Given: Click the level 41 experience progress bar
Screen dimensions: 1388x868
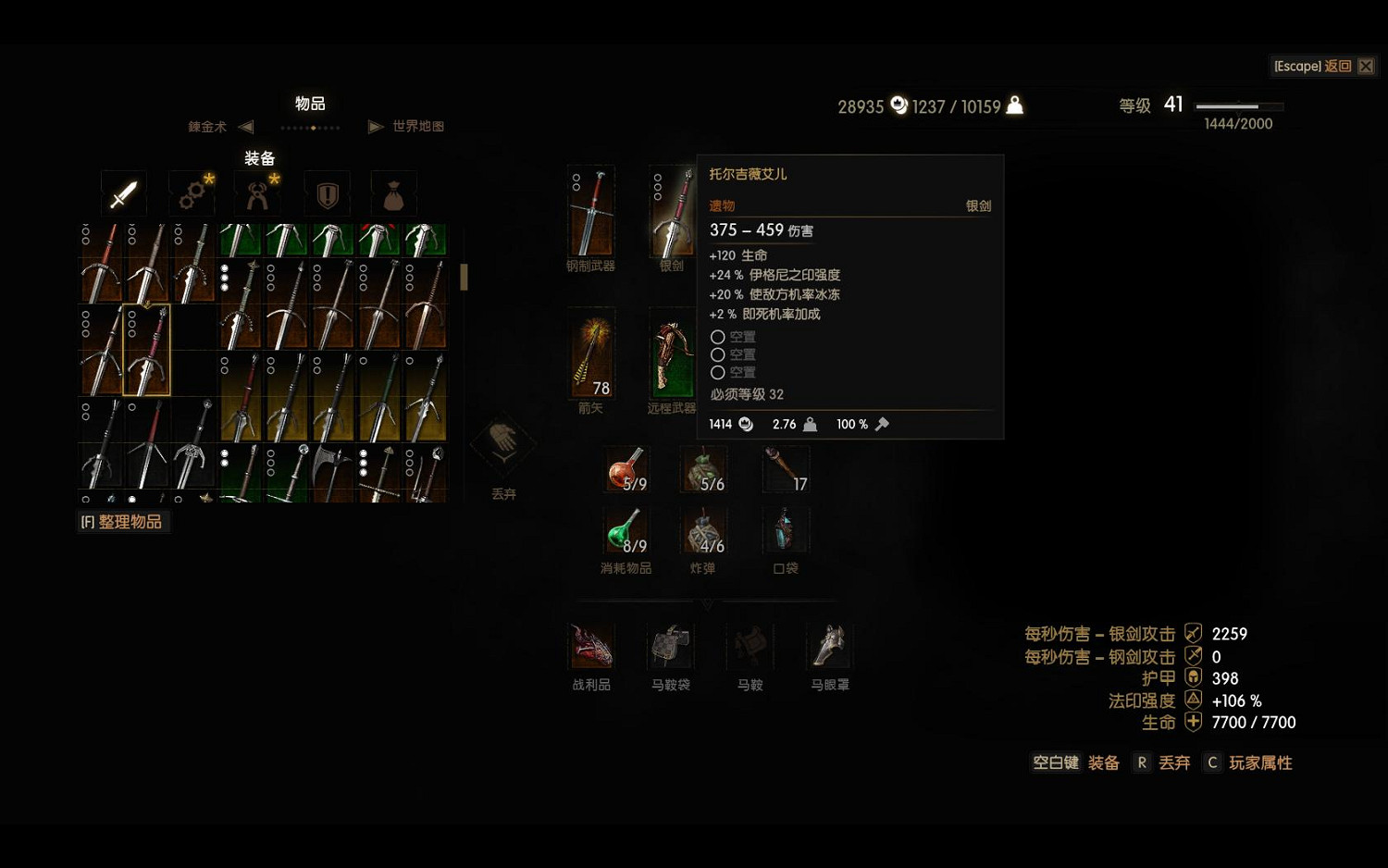Looking at the screenshot, I should [x=1238, y=105].
